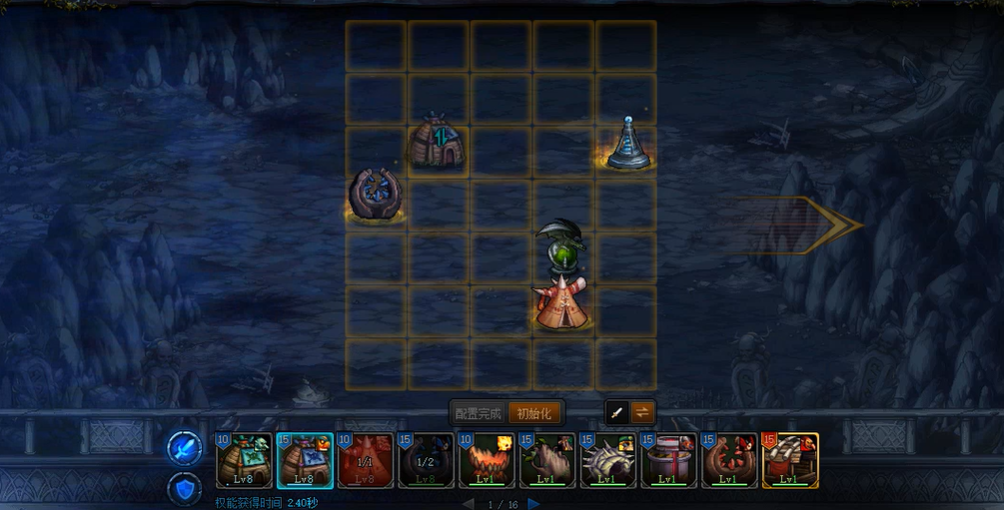This screenshot has width=1004, height=510.
Task: Toggle the orange swap-arrows button
Action: (642, 412)
